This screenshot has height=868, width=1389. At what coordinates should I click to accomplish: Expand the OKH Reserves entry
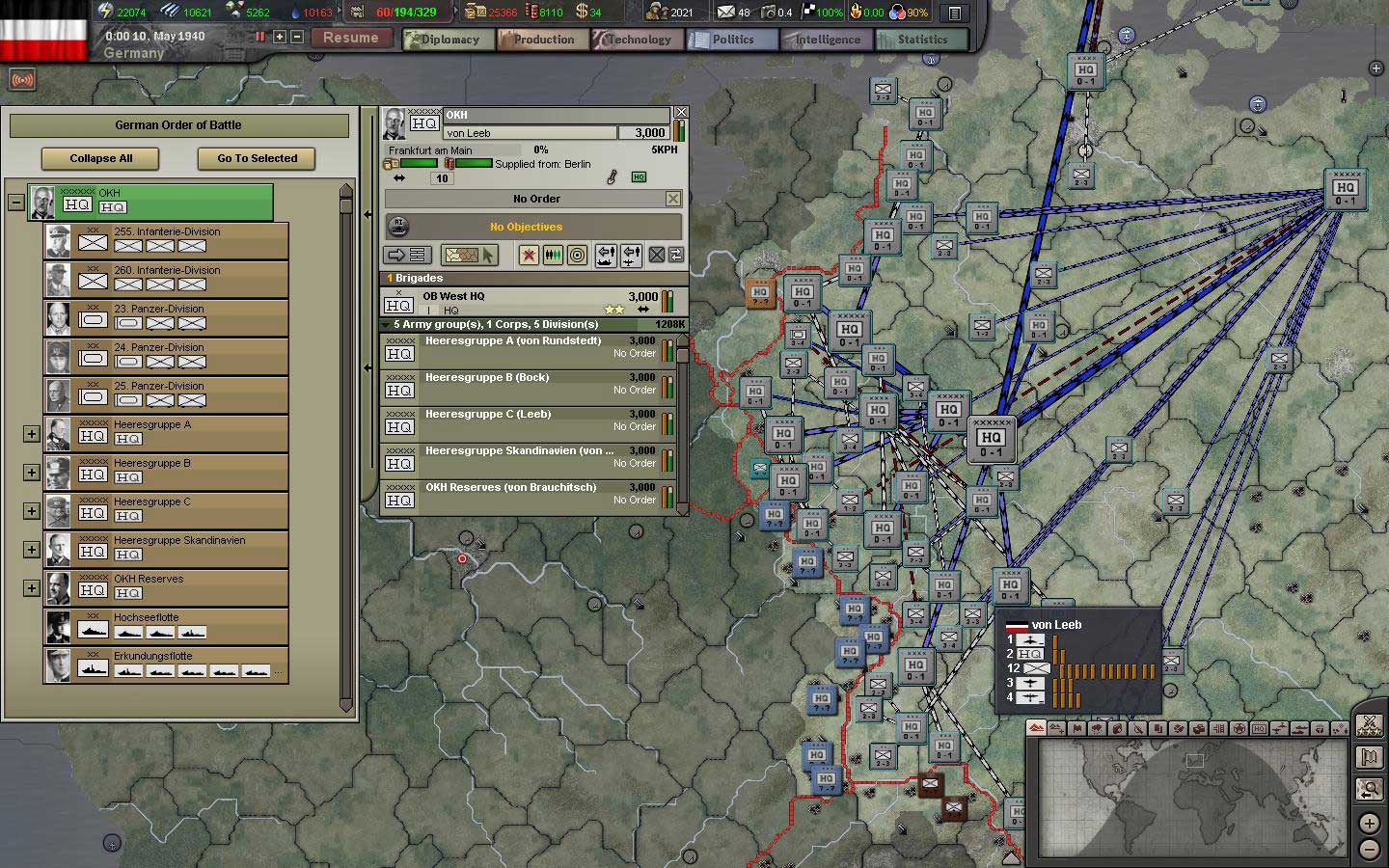31,587
